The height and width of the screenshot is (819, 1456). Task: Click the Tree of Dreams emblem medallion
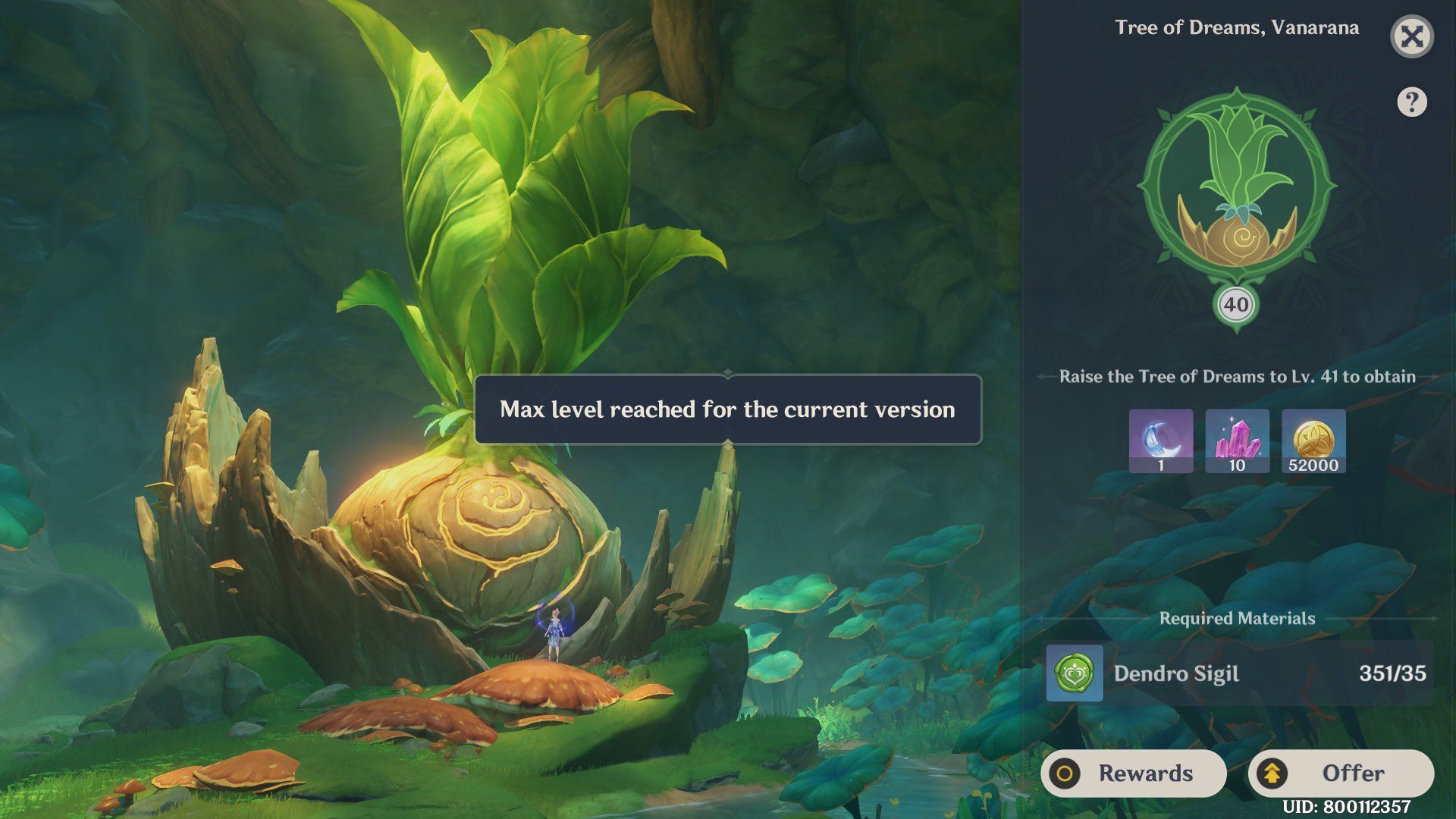click(x=1236, y=186)
